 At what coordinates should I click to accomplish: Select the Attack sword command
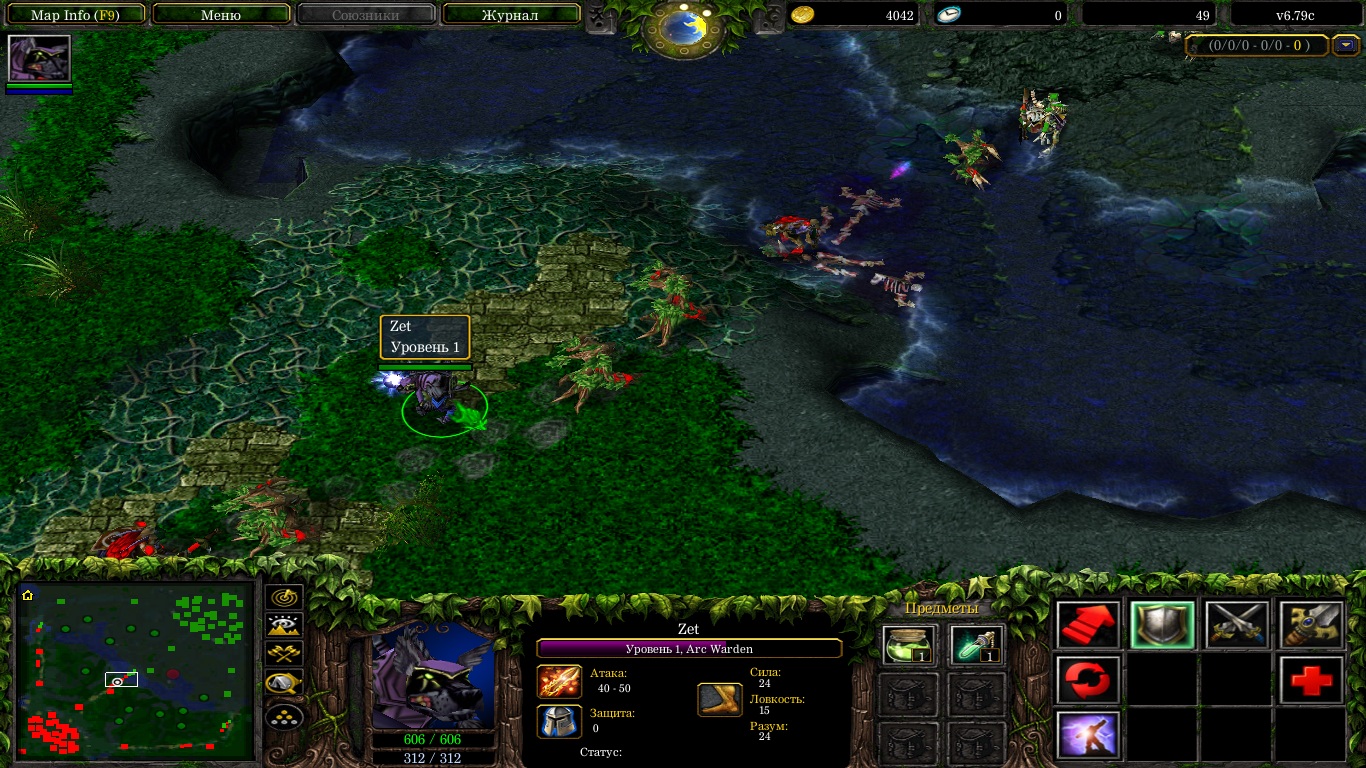point(1311,625)
